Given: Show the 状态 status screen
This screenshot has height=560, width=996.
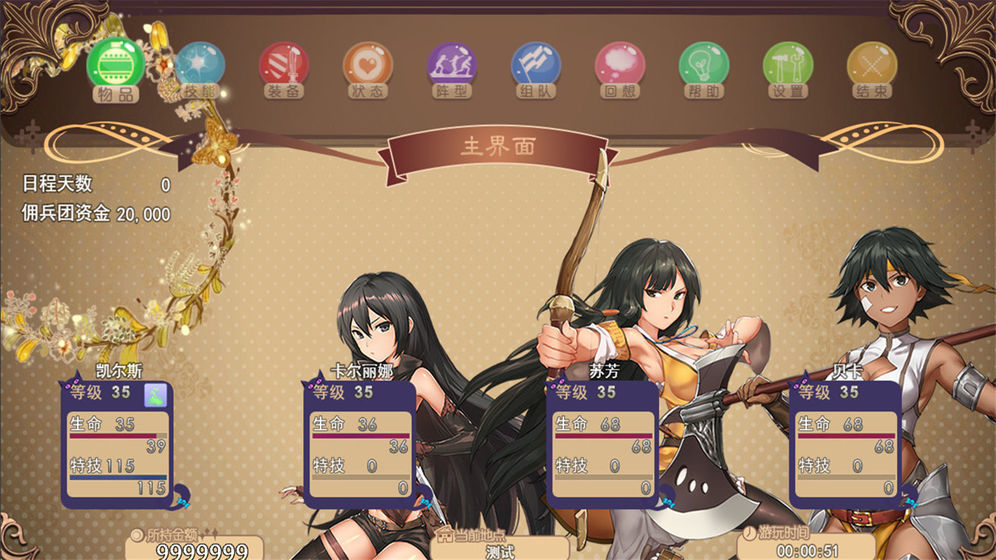Looking at the screenshot, I should pos(368,66).
